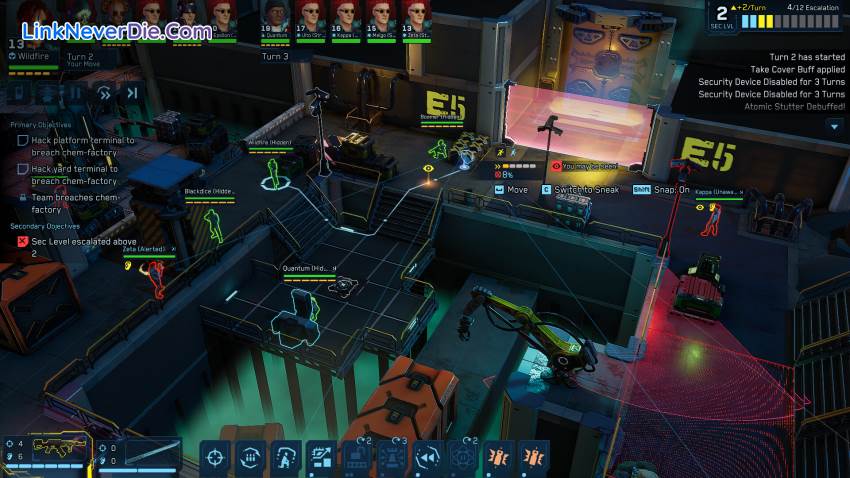This screenshot has width=850, height=478.
Task: Toggle the hack yard terminal objective checkbox
Action: pyautogui.click(x=23, y=169)
